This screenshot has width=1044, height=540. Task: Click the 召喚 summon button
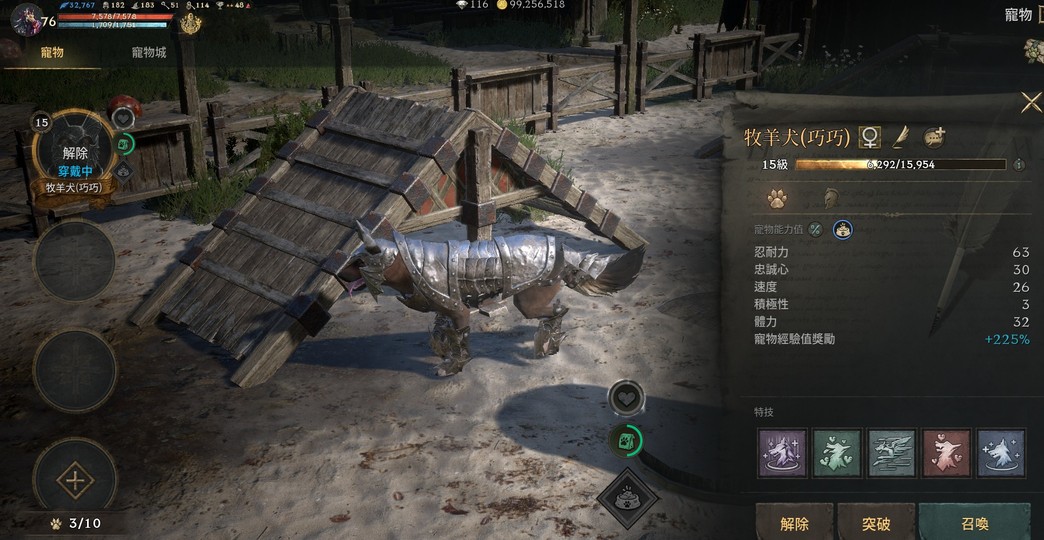(974, 523)
